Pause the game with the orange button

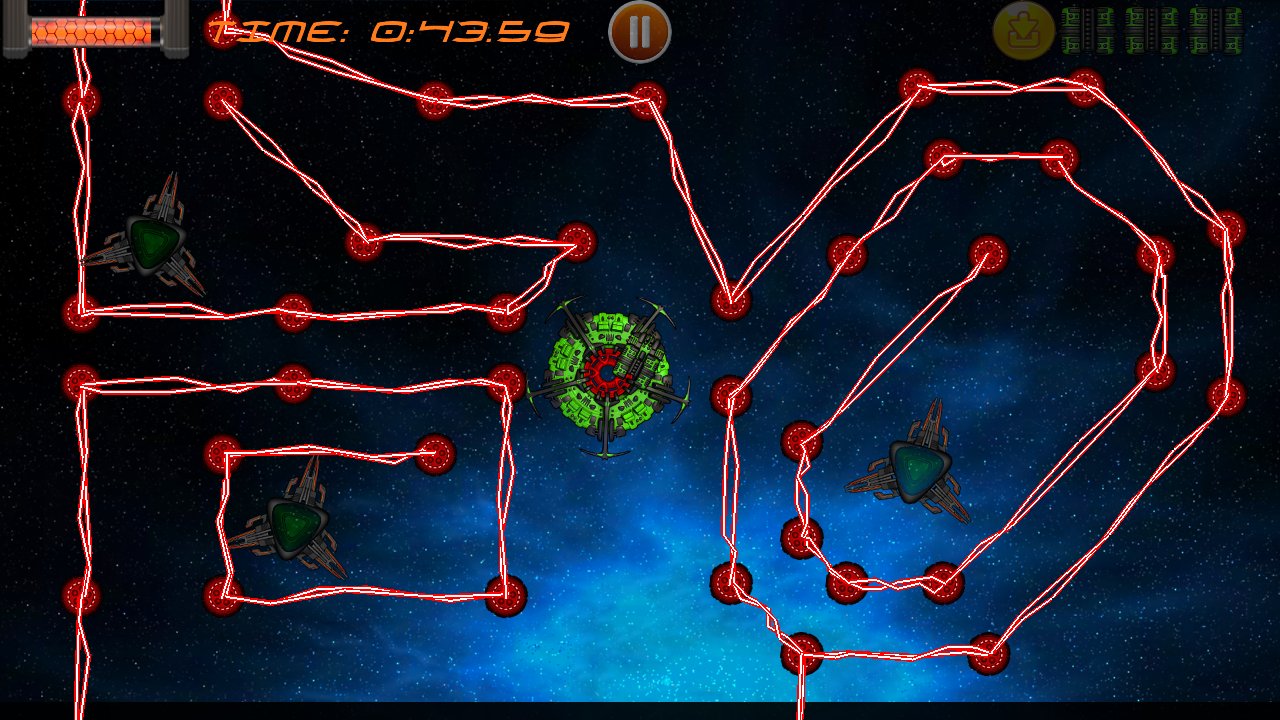tap(639, 32)
